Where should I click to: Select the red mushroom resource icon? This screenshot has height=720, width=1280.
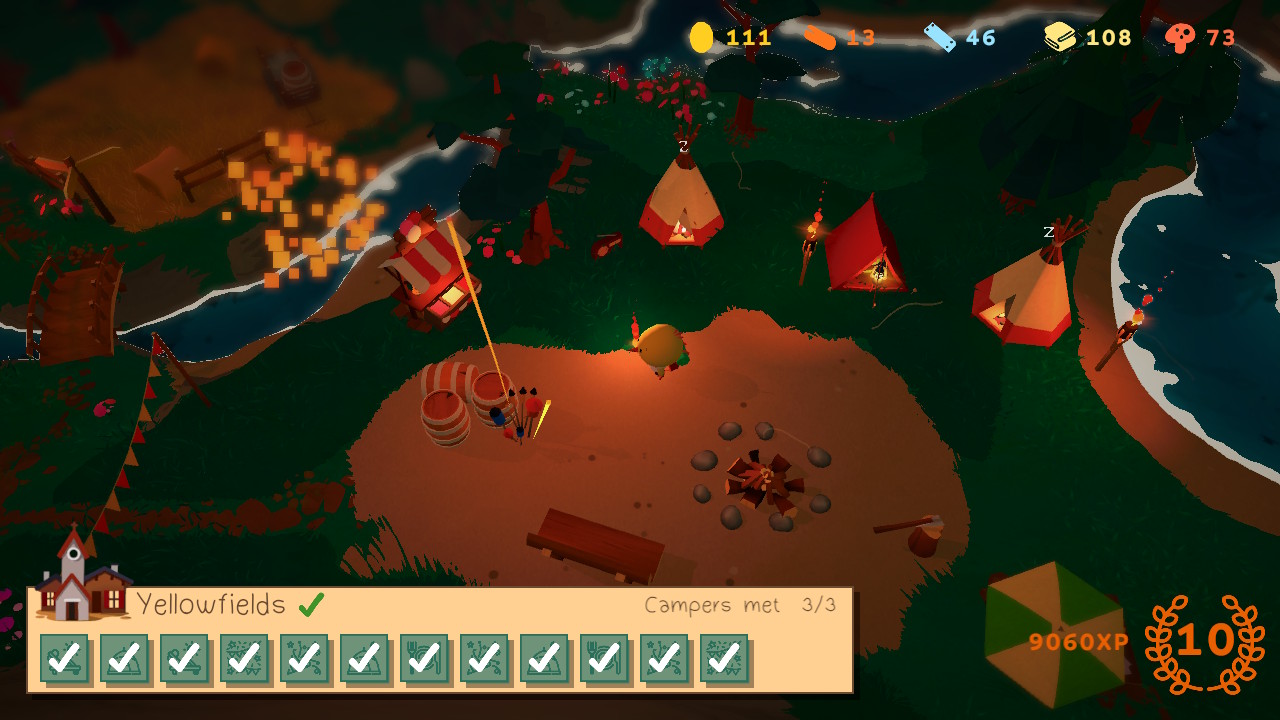(1180, 38)
